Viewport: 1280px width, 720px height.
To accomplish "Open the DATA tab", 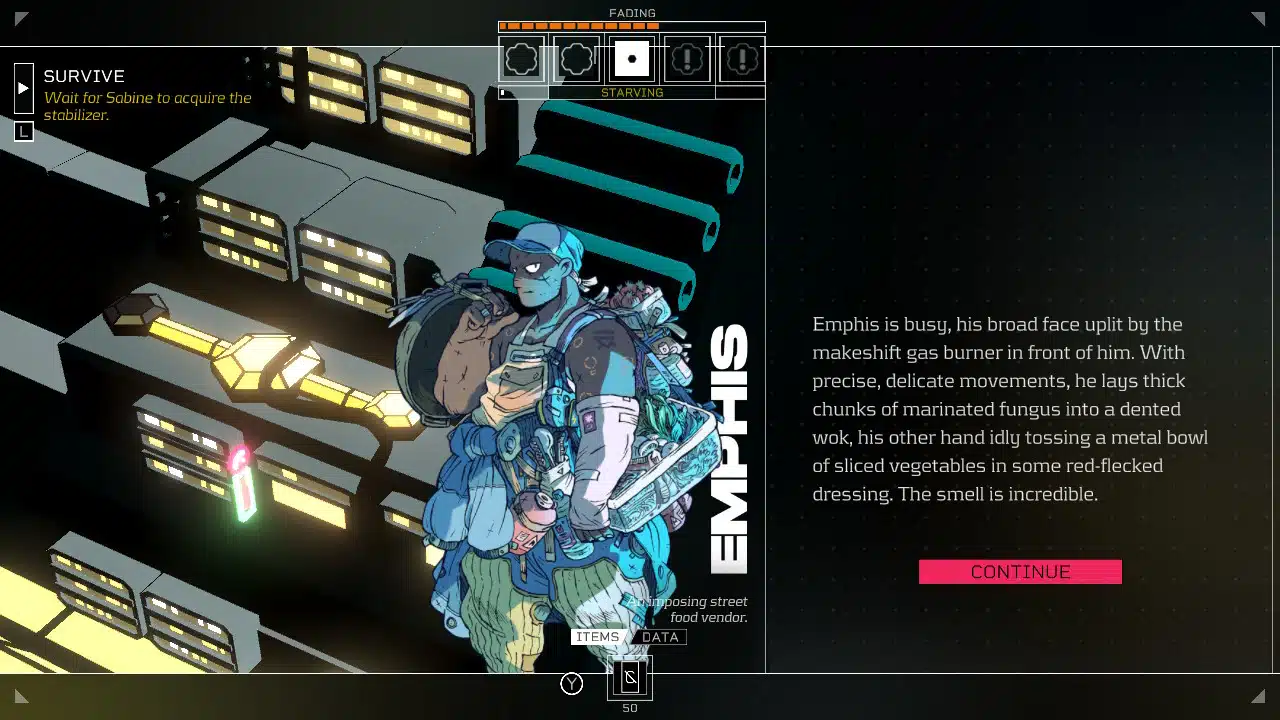I will pyautogui.click(x=659, y=637).
